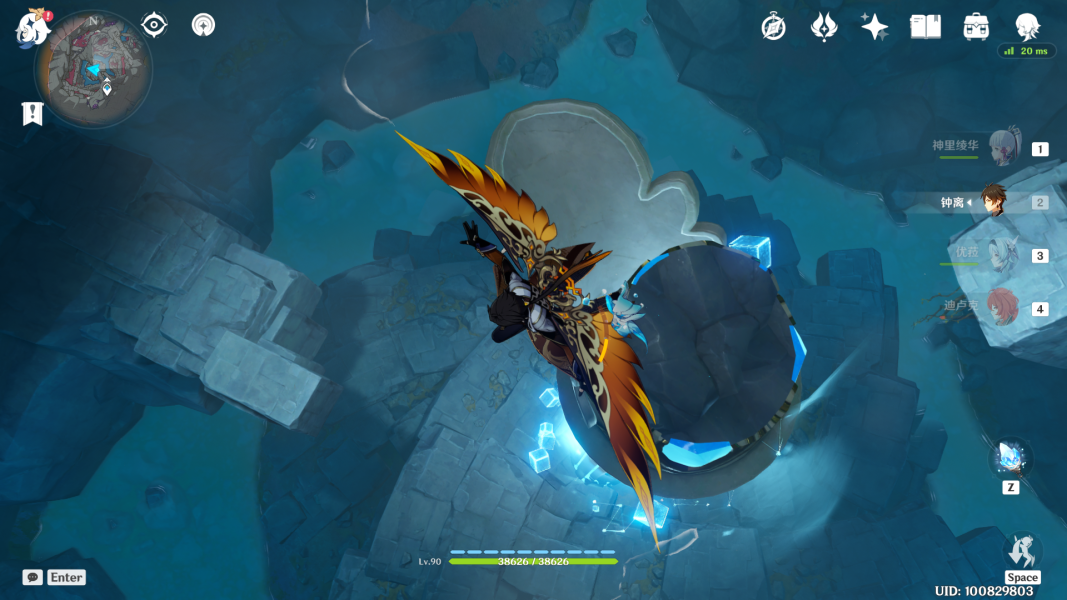The image size is (1067, 600).
Task: Open the Wish star icon
Action: (874, 27)
